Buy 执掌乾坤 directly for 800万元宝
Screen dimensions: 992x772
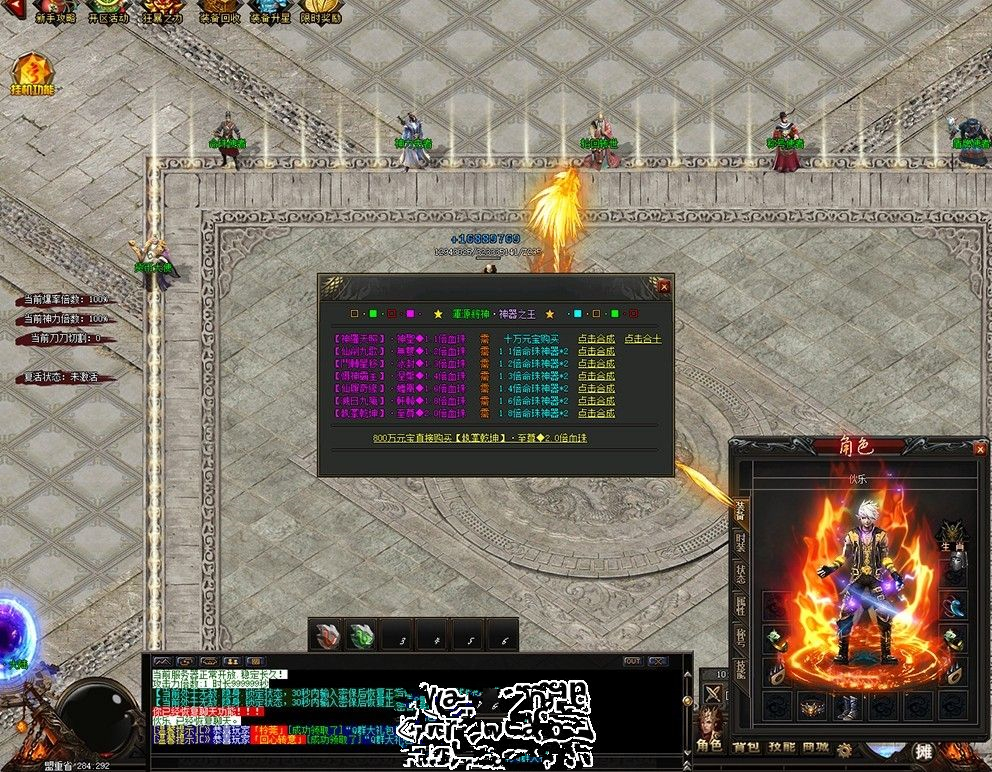480,438
